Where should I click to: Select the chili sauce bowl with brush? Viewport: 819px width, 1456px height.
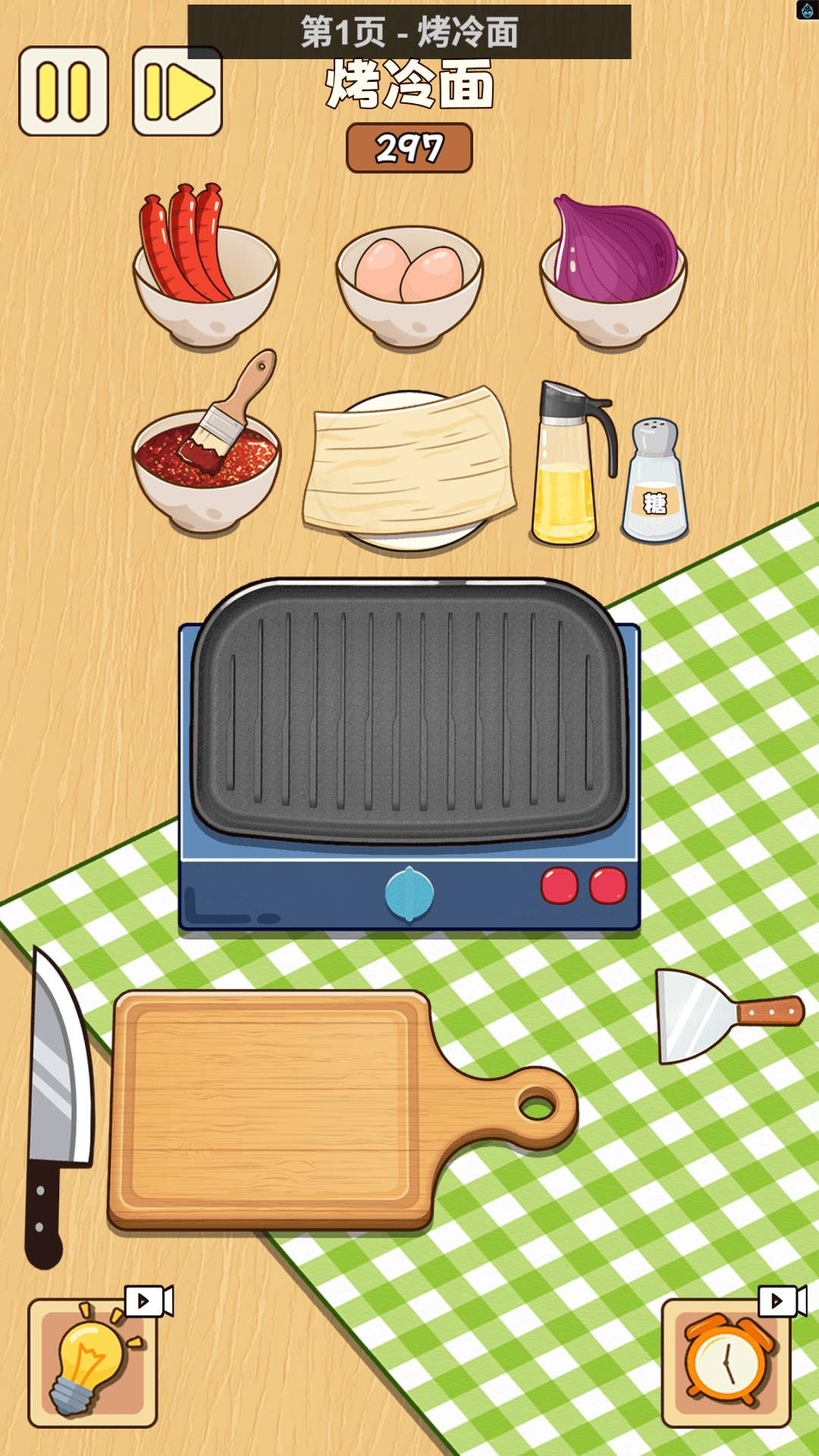[x=206, y=463]
